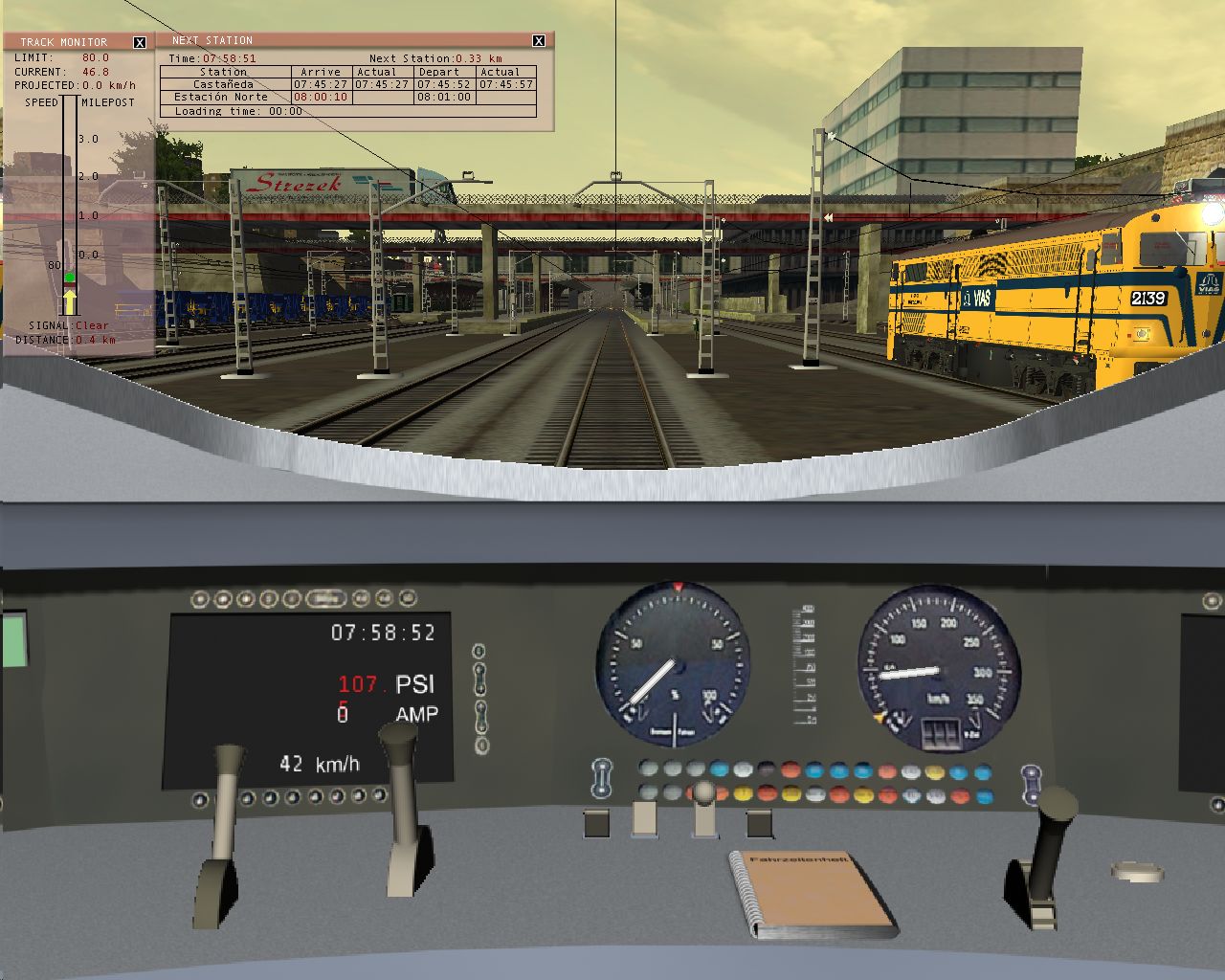Click the digital clock showing 07:58:52
This screenshot has height=980, width=1225.
[x=381, y=633]
